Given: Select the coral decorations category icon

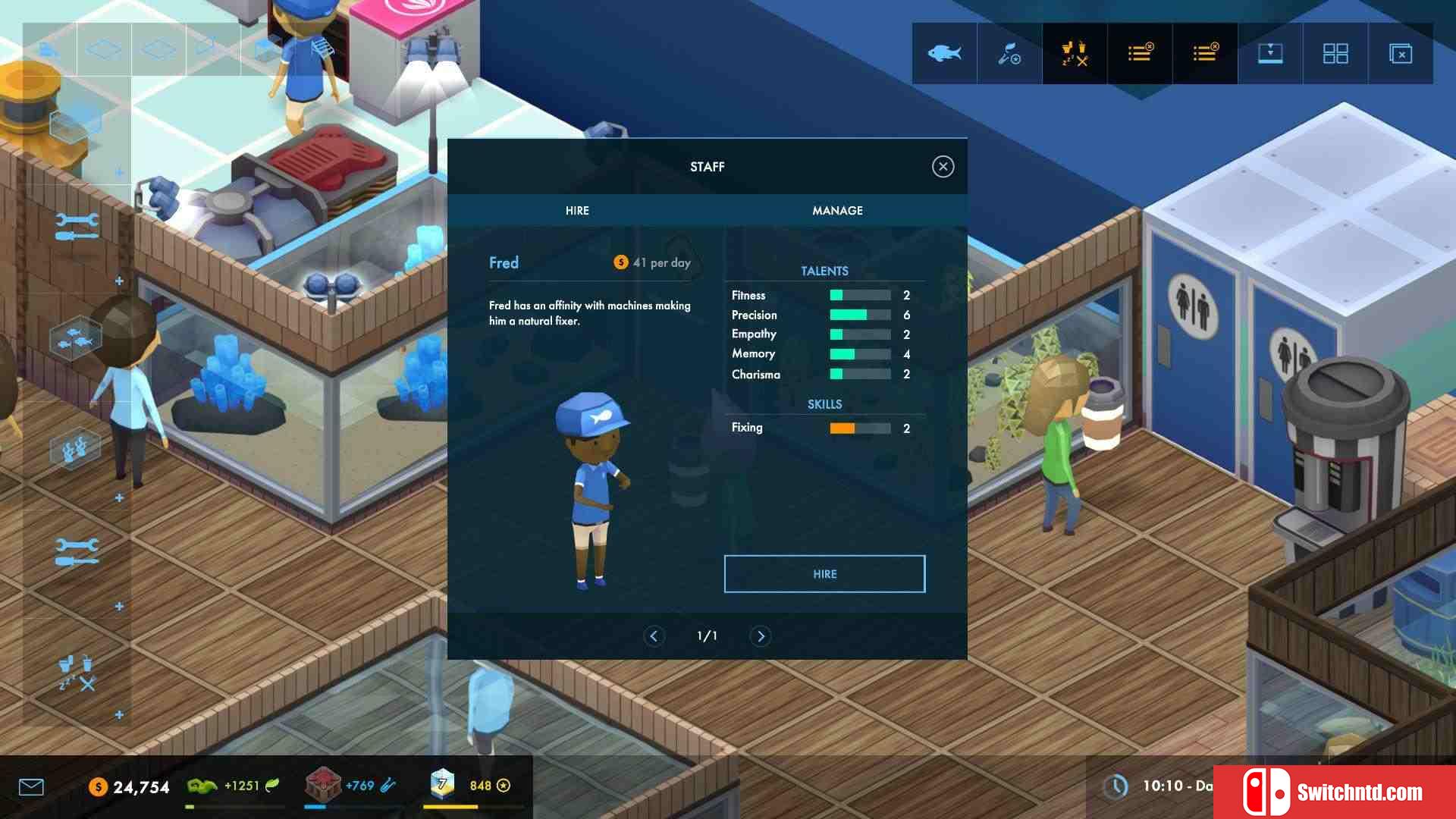Looking at the screenshot, I should click(75, 449).
